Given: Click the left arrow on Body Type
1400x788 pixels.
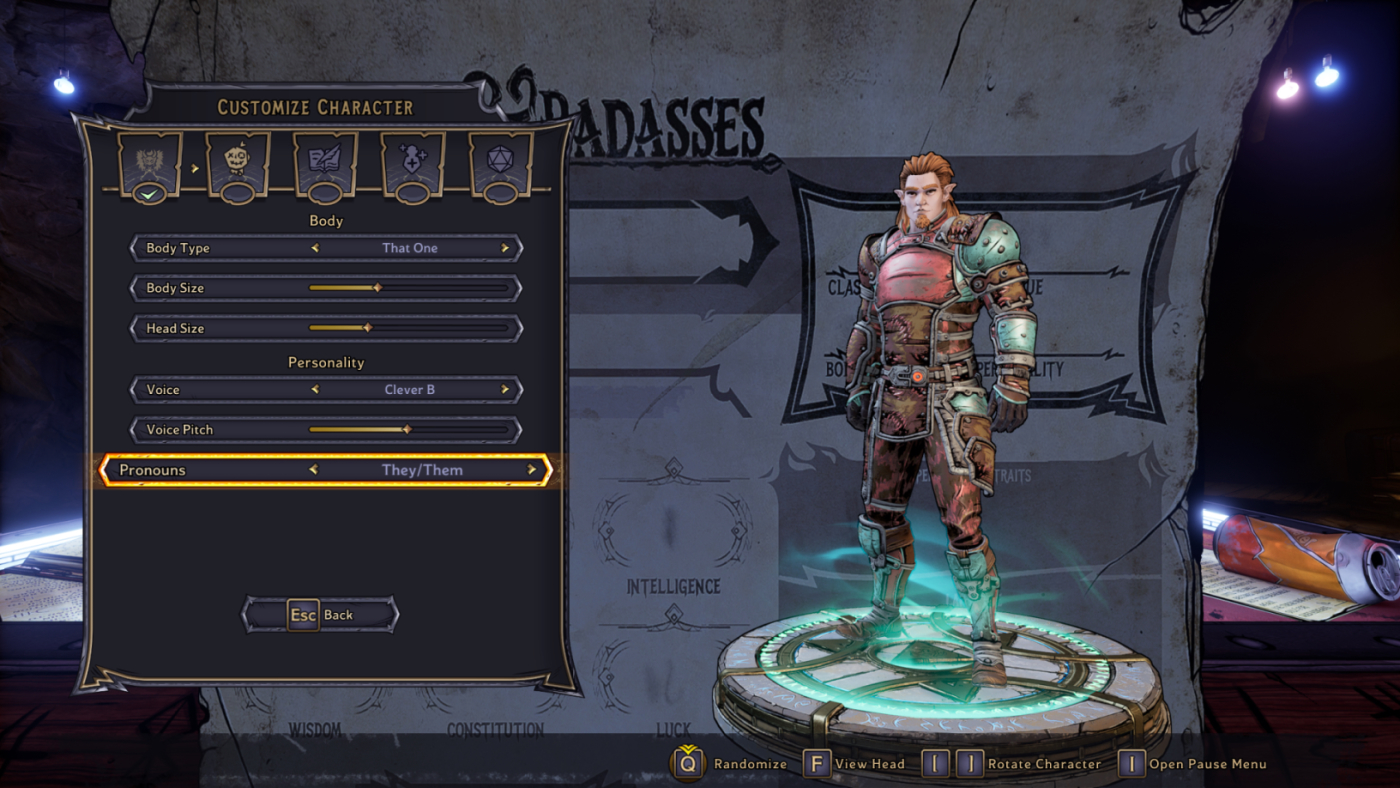Looking at the screenshot, I should pyautogui.click(x=315, y=248).
